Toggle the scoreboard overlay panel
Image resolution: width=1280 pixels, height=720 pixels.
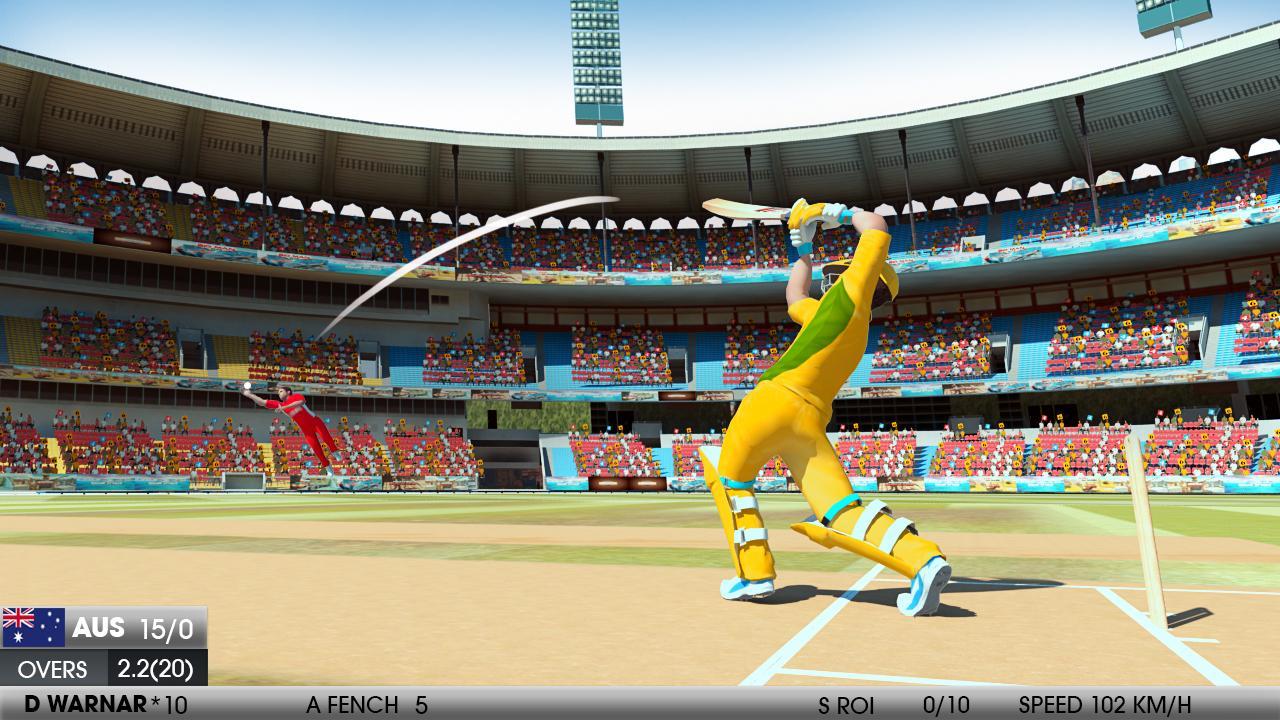(105, 645)
